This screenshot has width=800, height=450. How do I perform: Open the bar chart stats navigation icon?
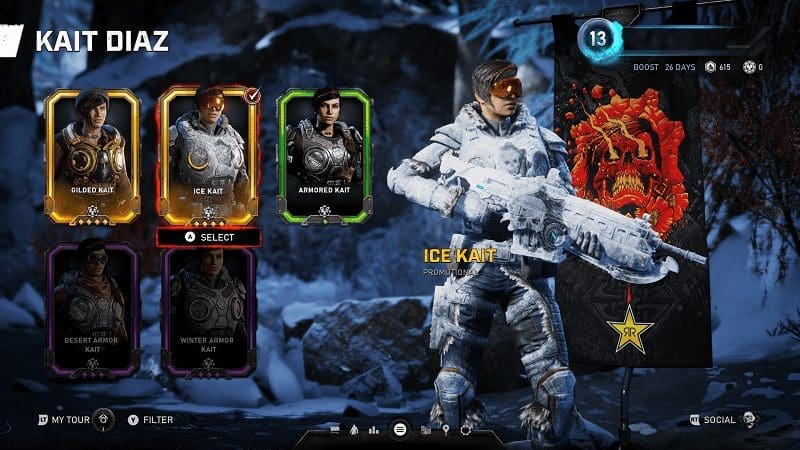pos(374,430)
